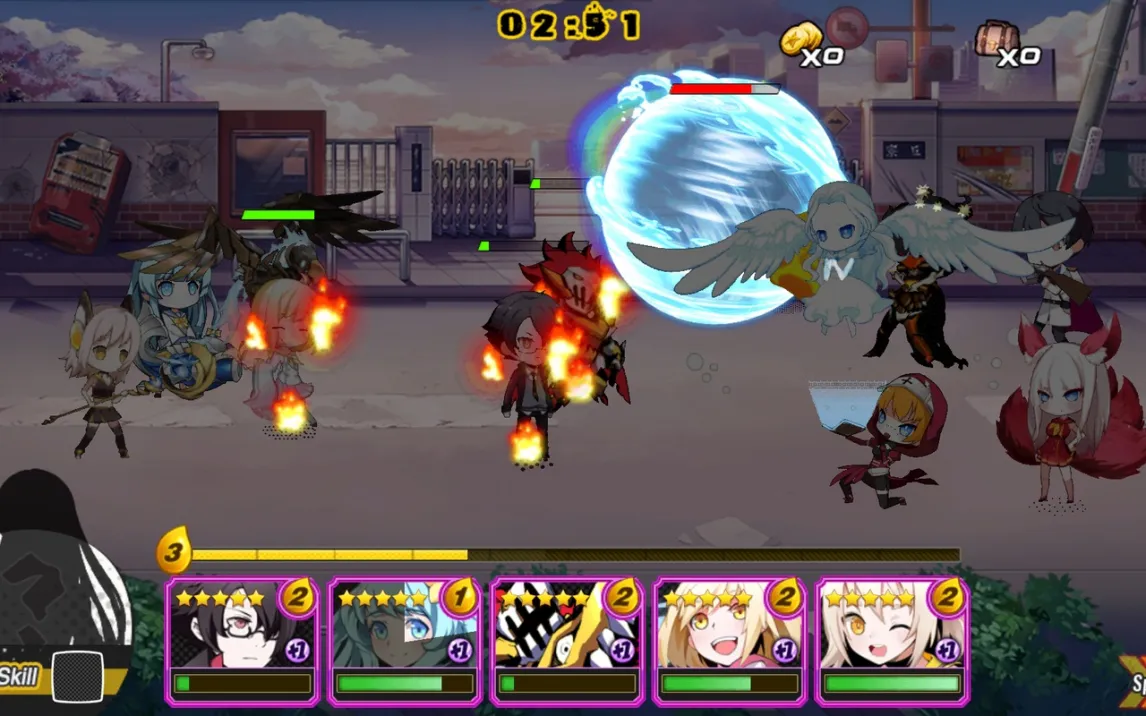Choose the yellow and black mecha card

pos(566,640)
